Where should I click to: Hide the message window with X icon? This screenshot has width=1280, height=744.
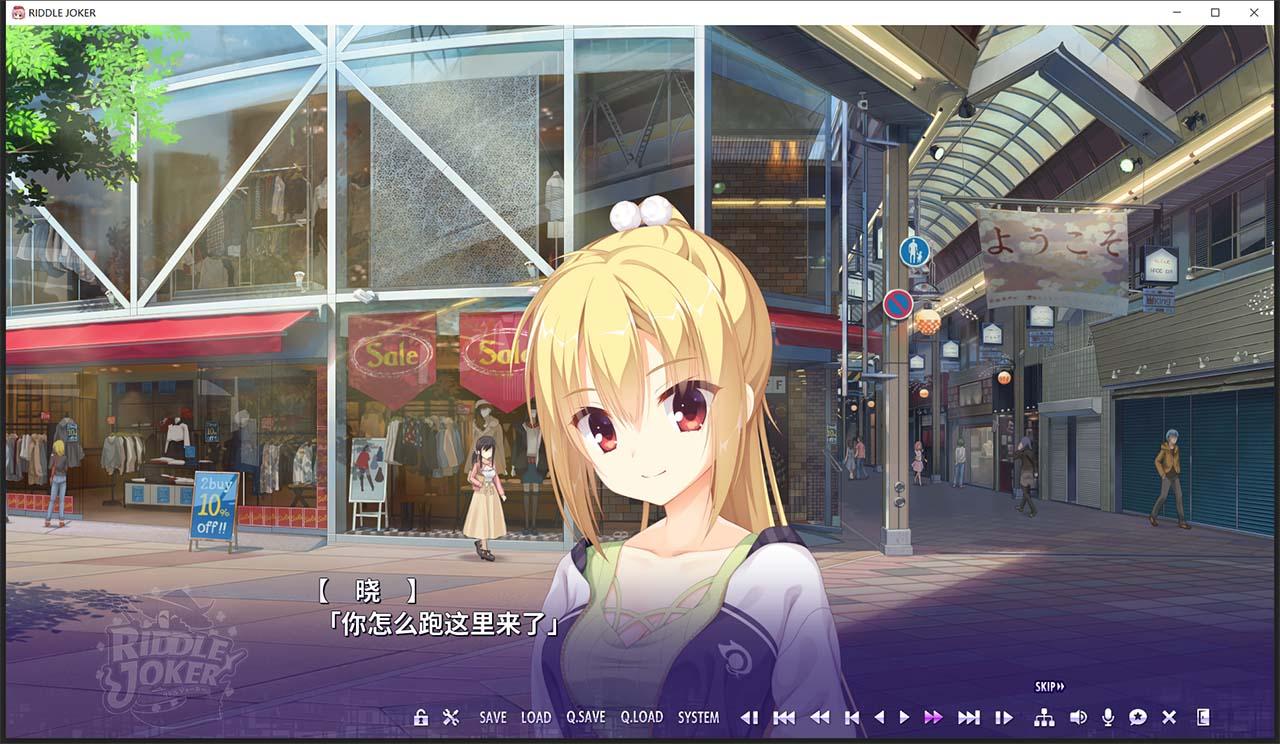coord(1169,717)
